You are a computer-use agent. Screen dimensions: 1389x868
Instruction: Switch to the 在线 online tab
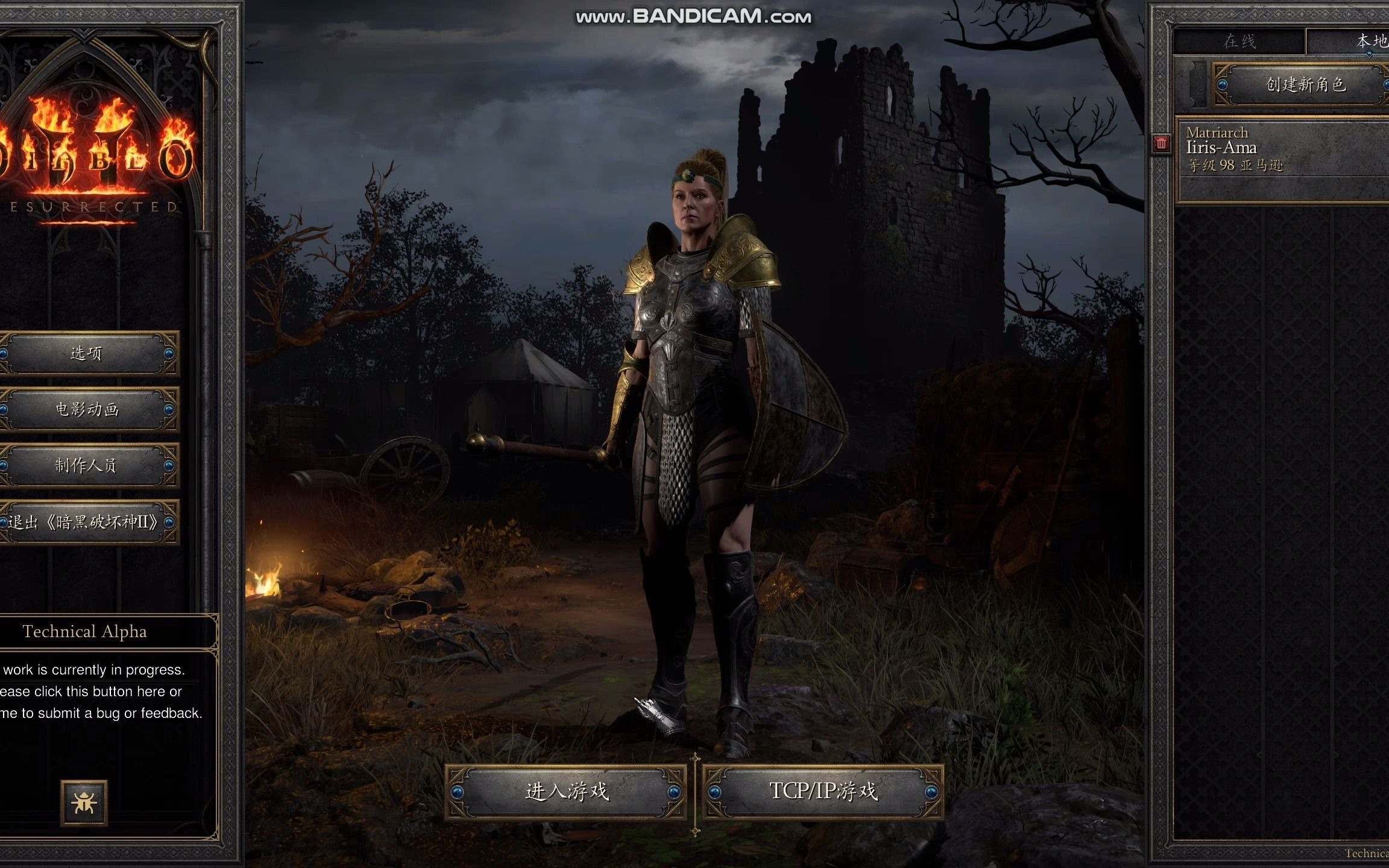1239,42
